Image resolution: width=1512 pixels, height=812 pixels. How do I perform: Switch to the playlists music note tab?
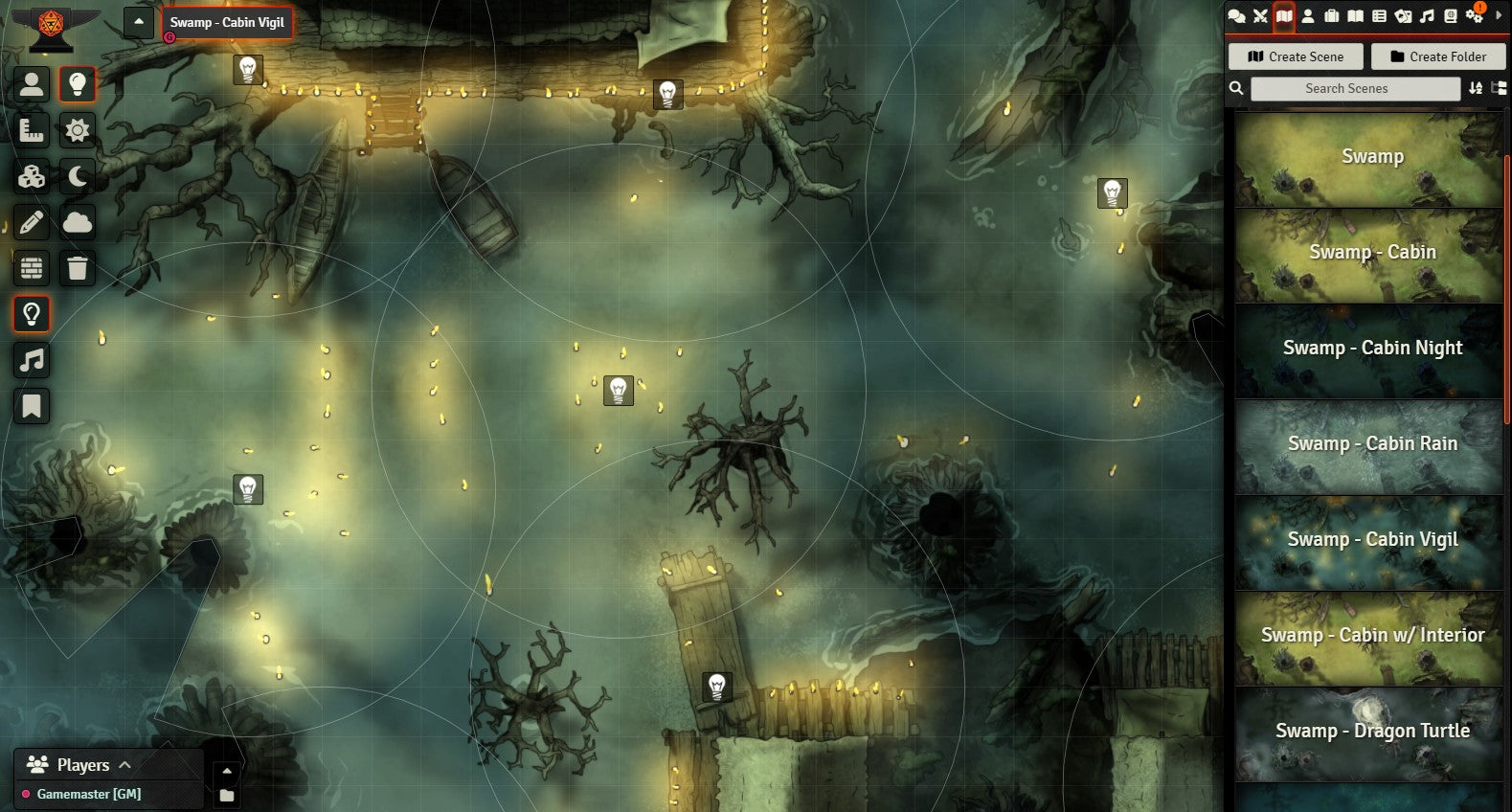pos(1427,15)
